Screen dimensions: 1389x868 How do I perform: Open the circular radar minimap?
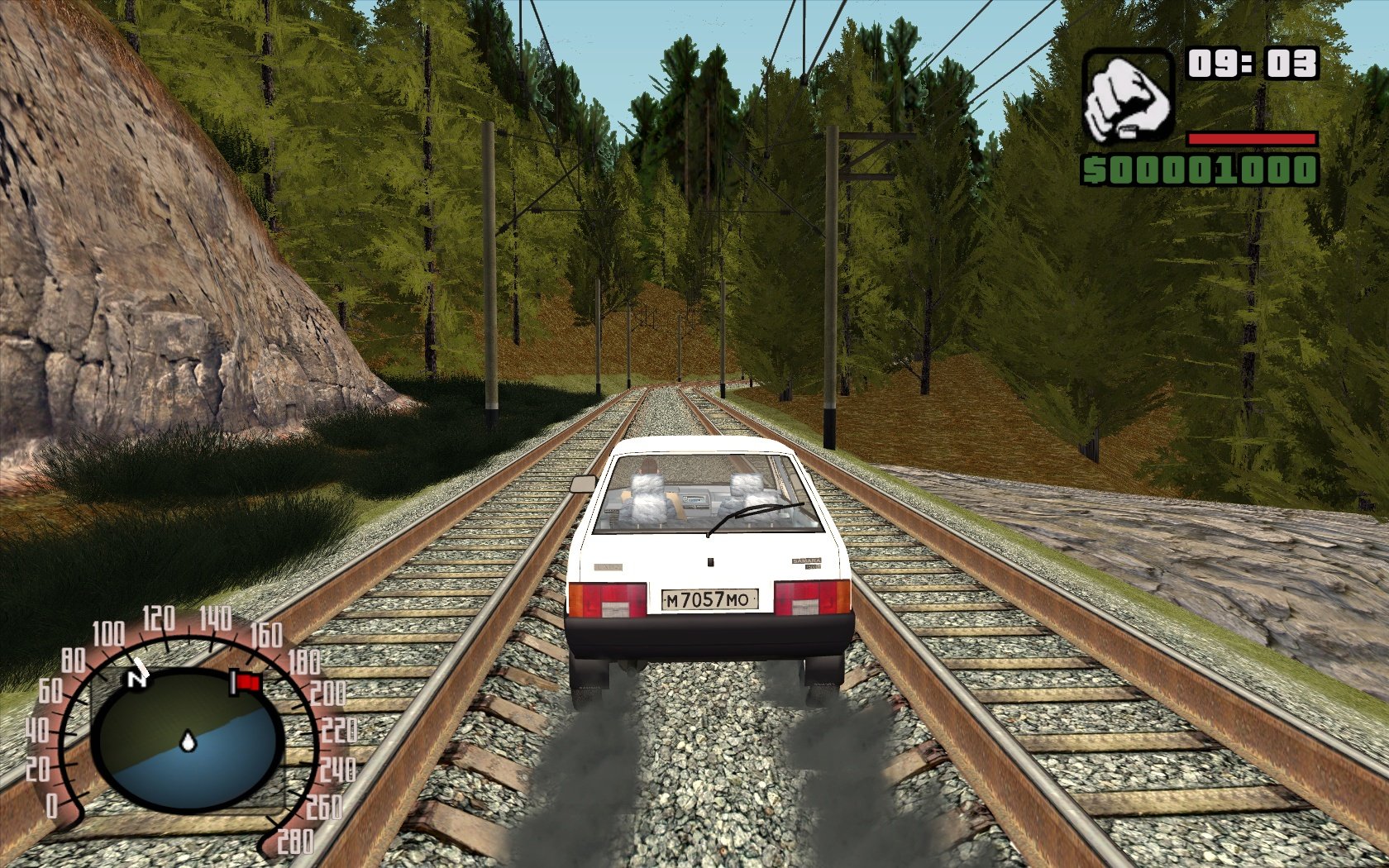pos(187,740)
